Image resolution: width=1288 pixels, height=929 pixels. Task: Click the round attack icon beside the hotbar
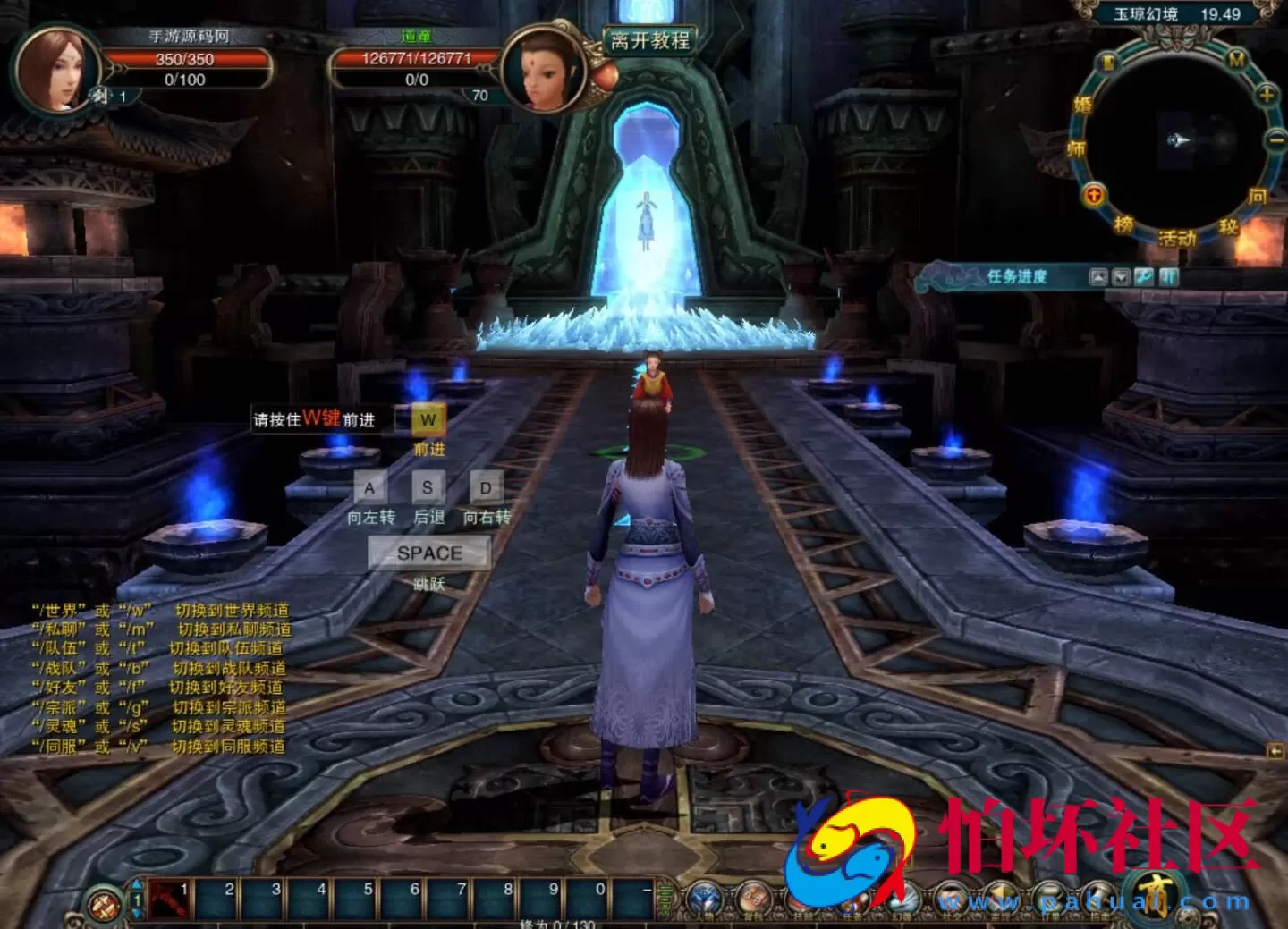click(104, 903)
